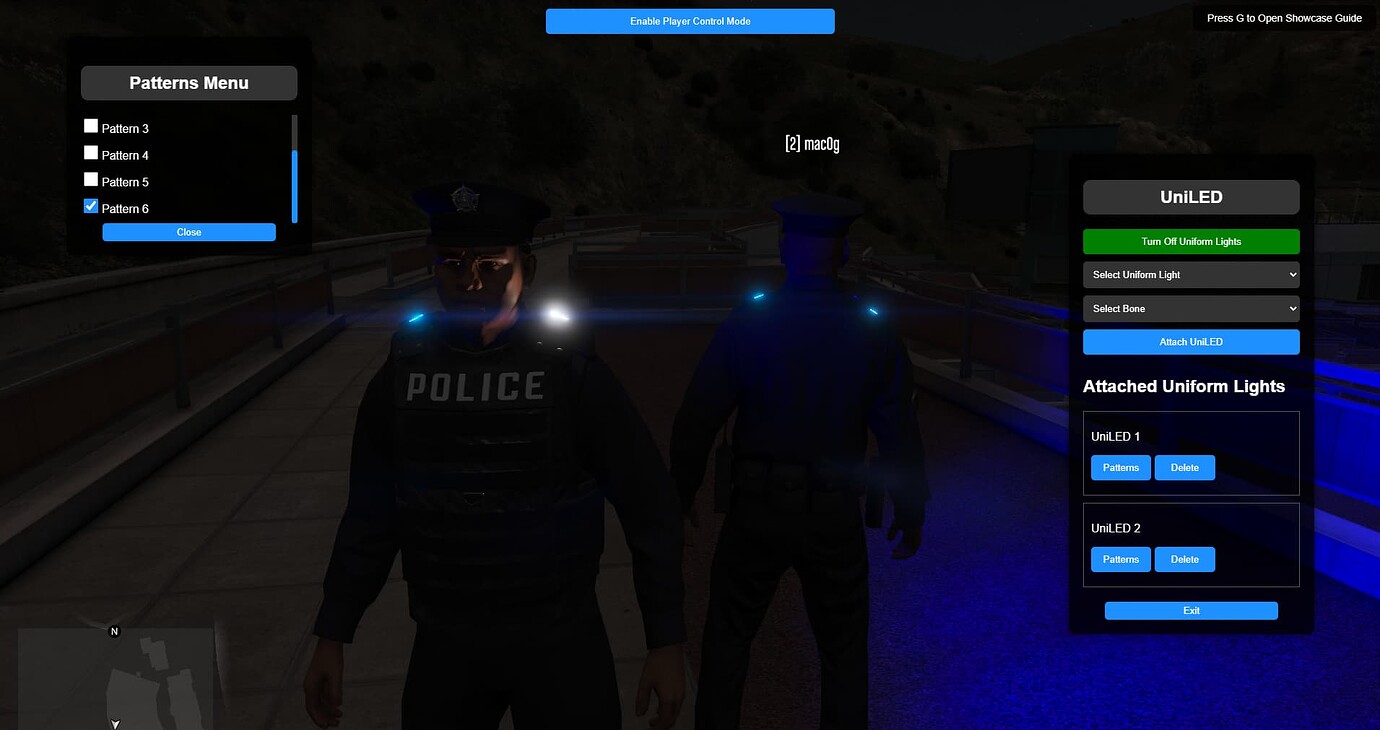Delete UniLED 2
This screenshot has height=730, width=1380.
(x=1185, y=559)
